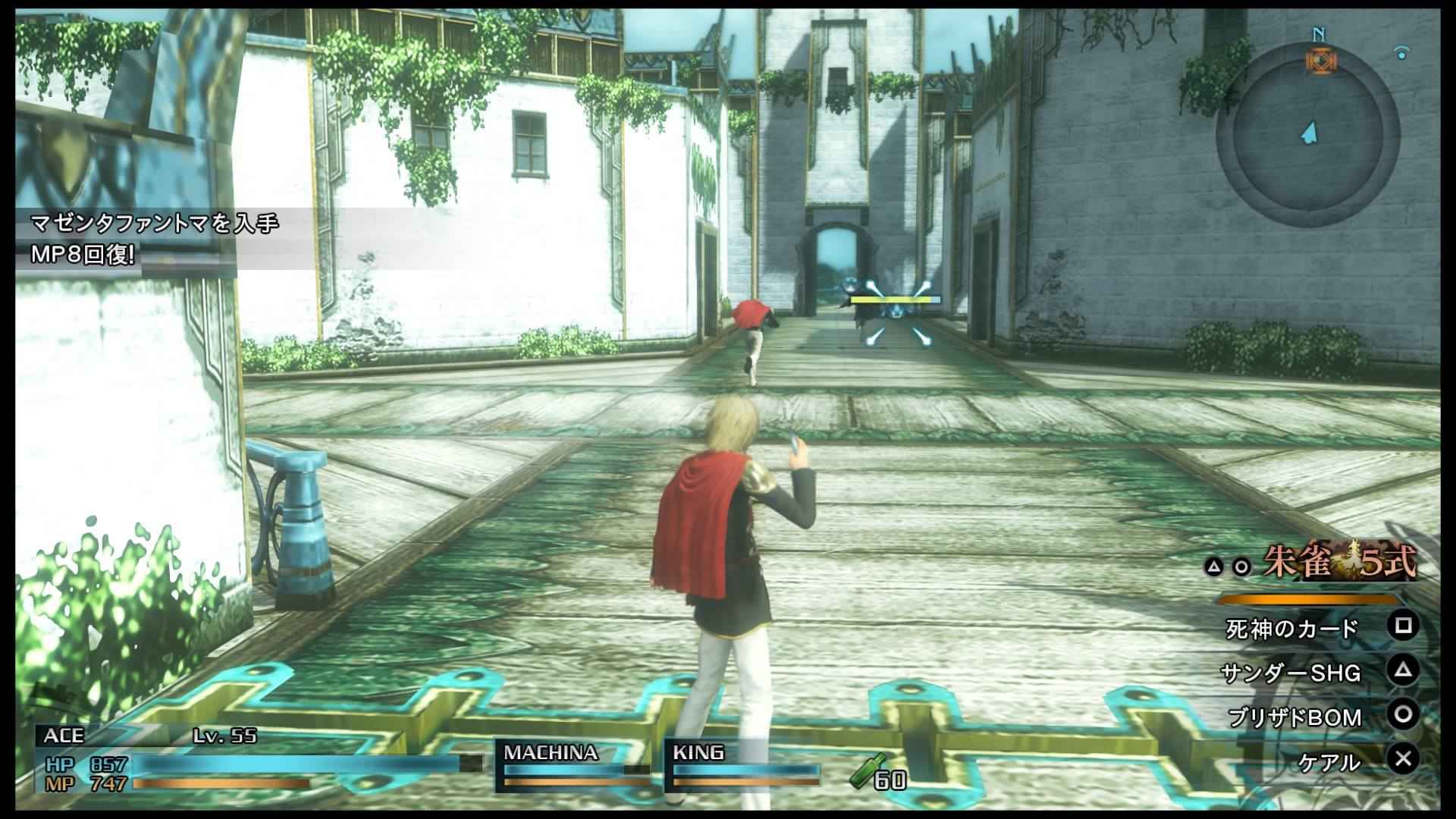Screen dimensions: 1456x819
Task: Select the KING party member panel
Action: (x=743, y=767)
